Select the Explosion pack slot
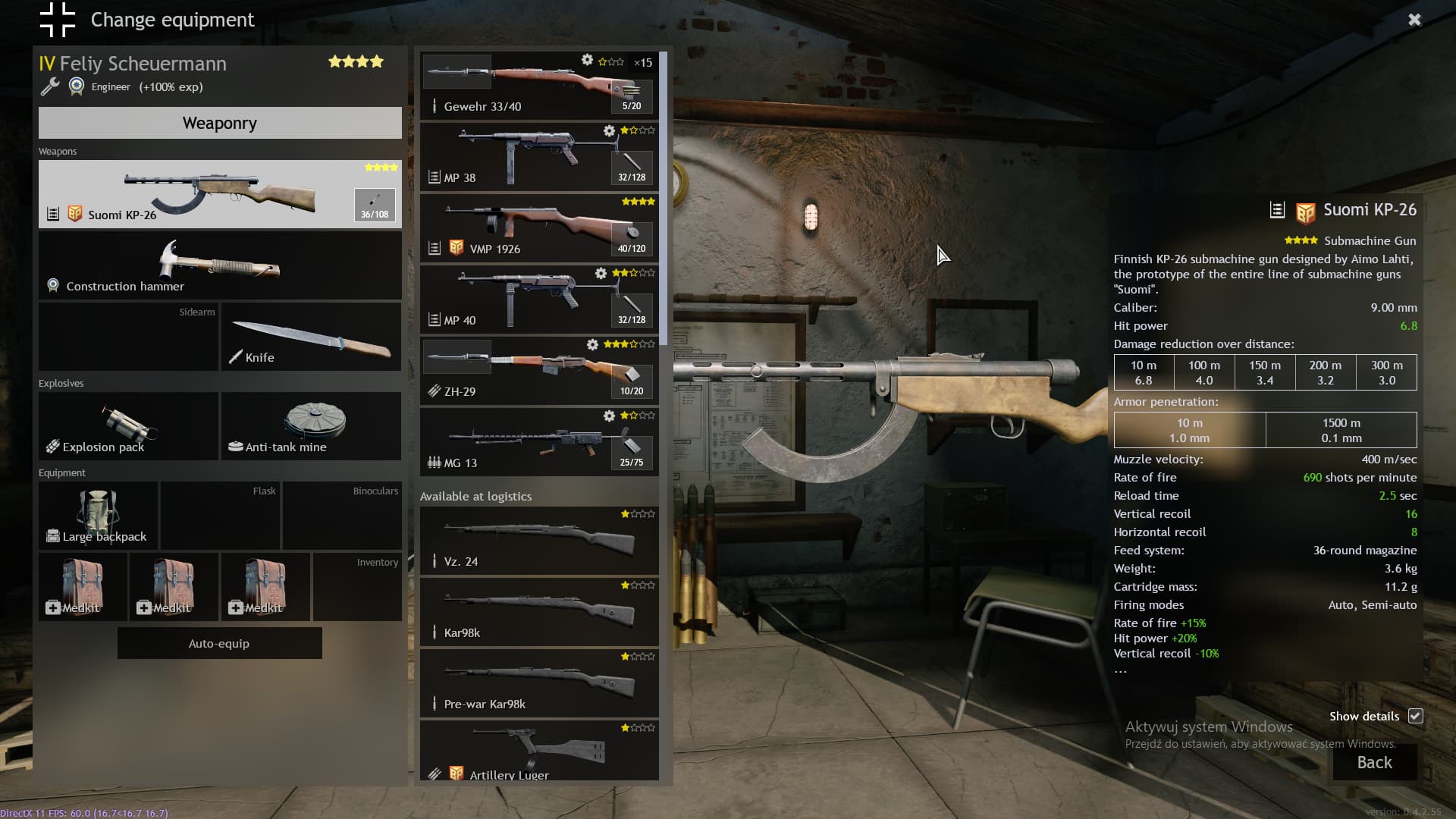 pos(128,426)
